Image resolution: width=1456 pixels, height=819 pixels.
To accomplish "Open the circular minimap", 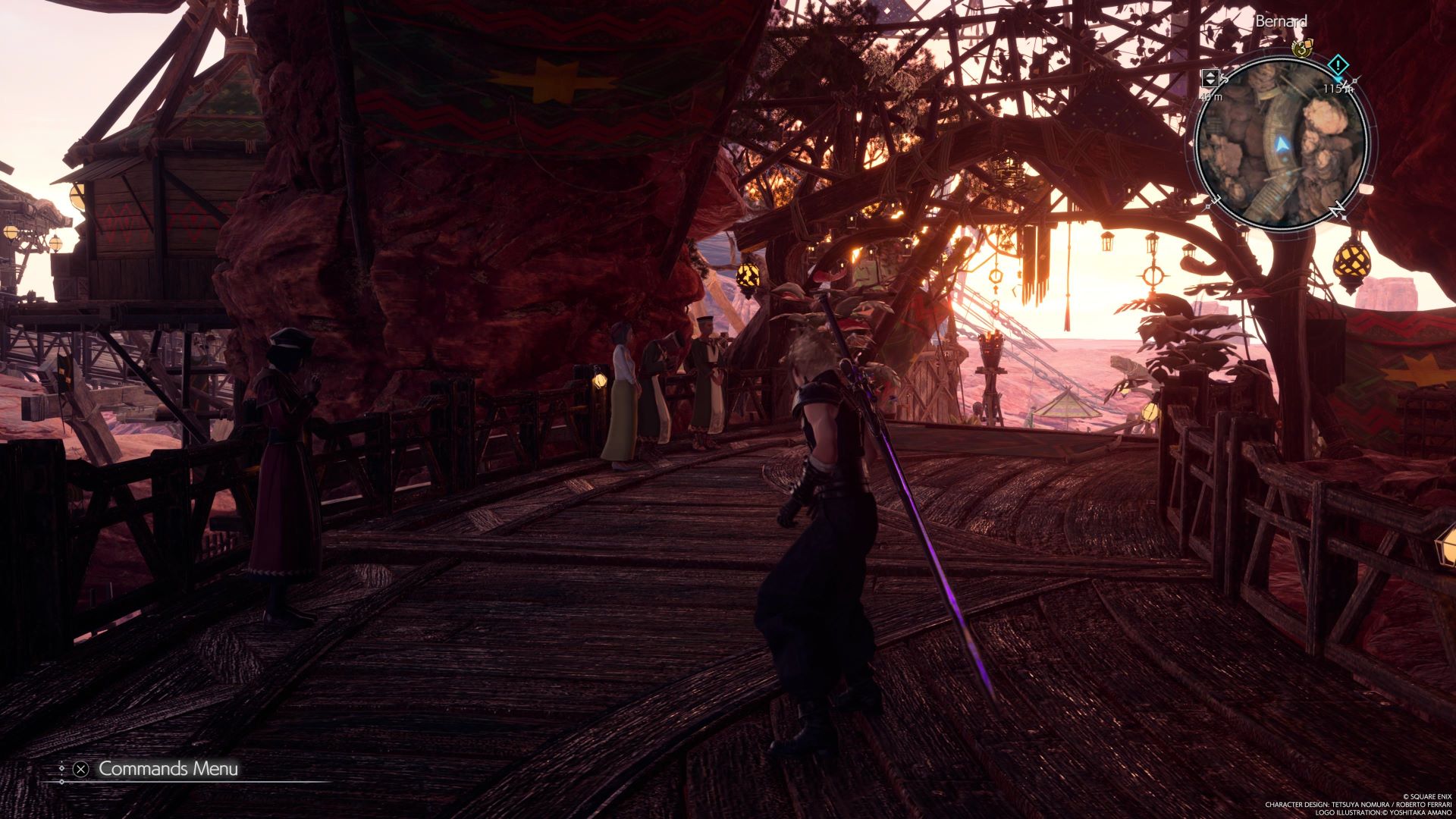I will pos(1282,143).
